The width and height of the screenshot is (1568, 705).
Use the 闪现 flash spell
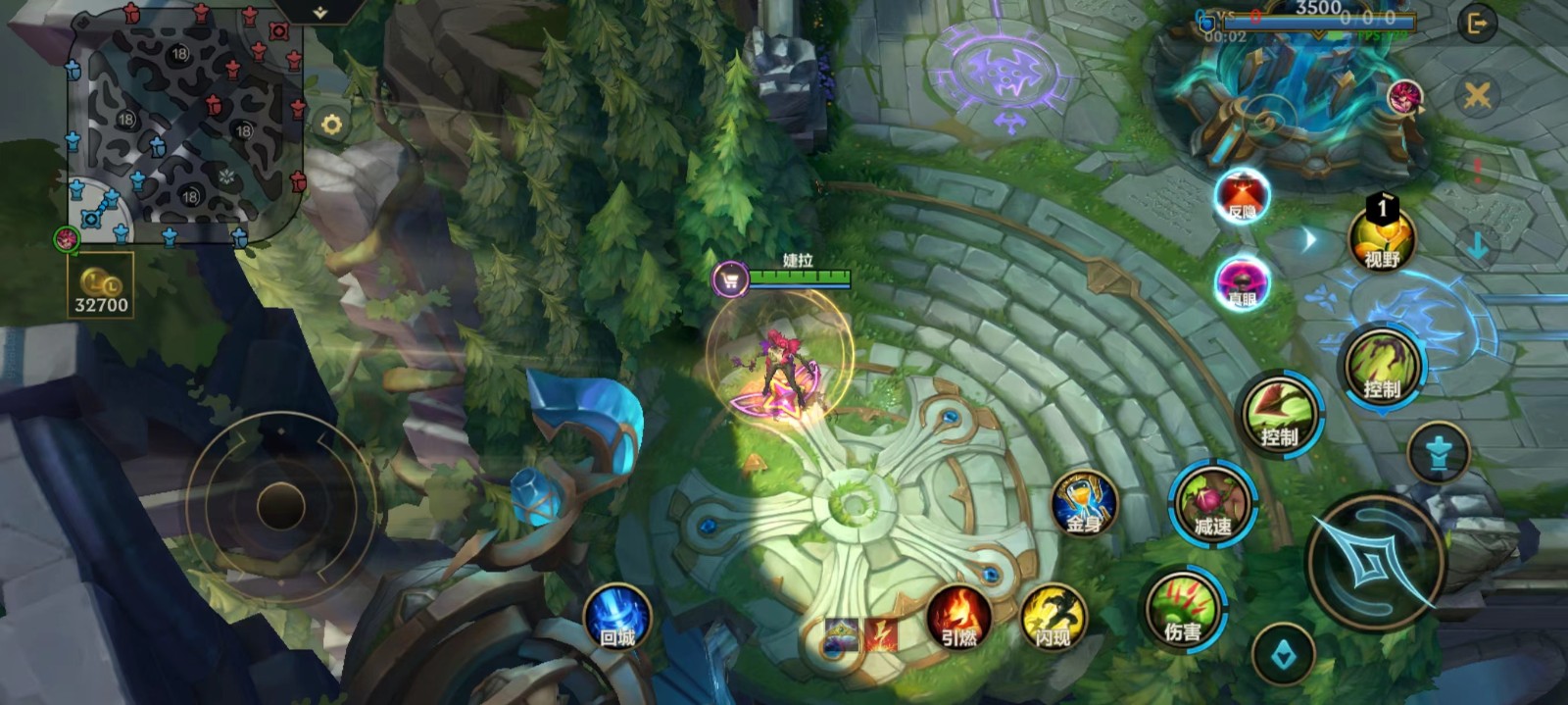(1053, 618)
